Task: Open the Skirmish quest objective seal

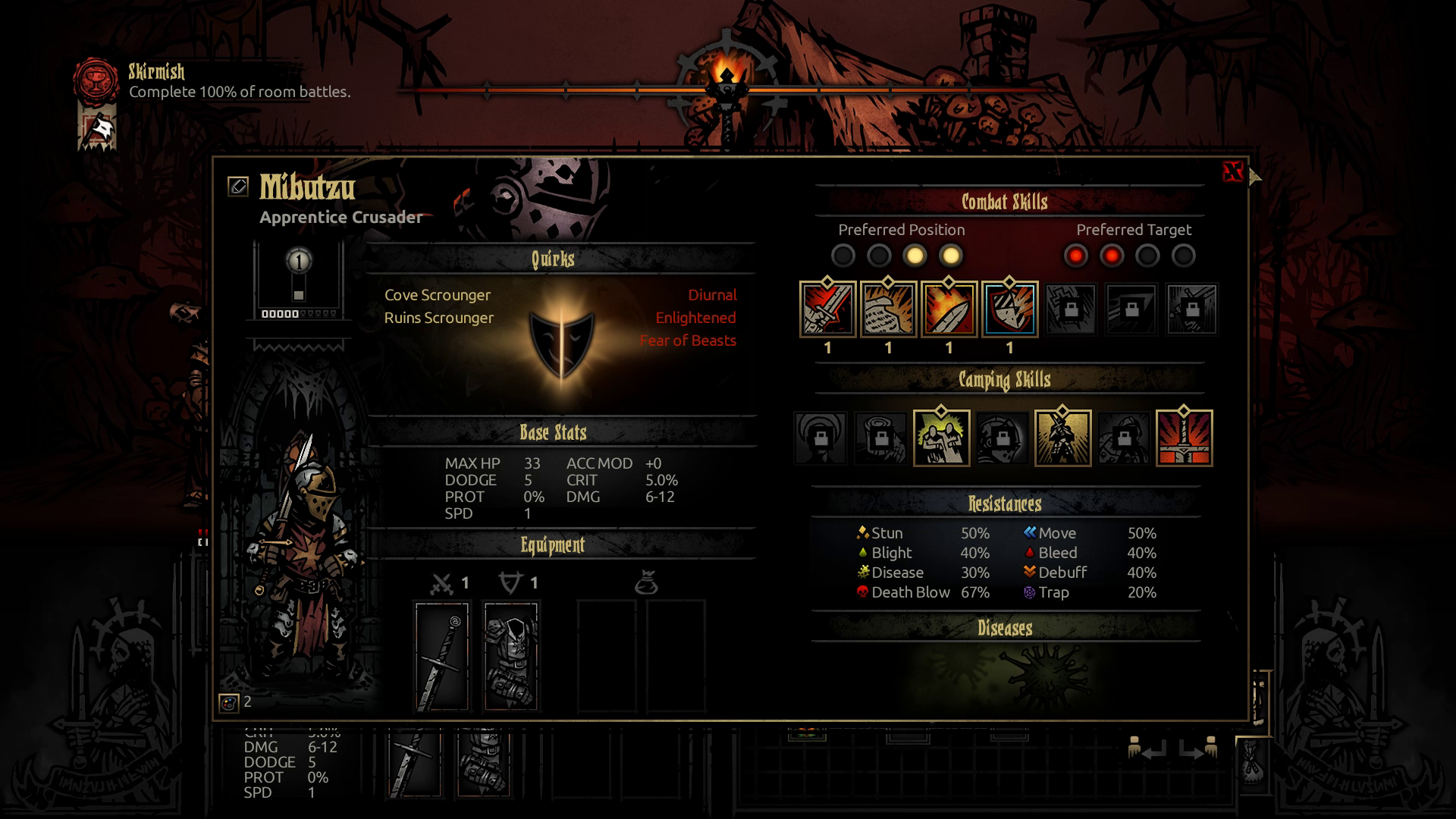Action: tap(96, 79)
